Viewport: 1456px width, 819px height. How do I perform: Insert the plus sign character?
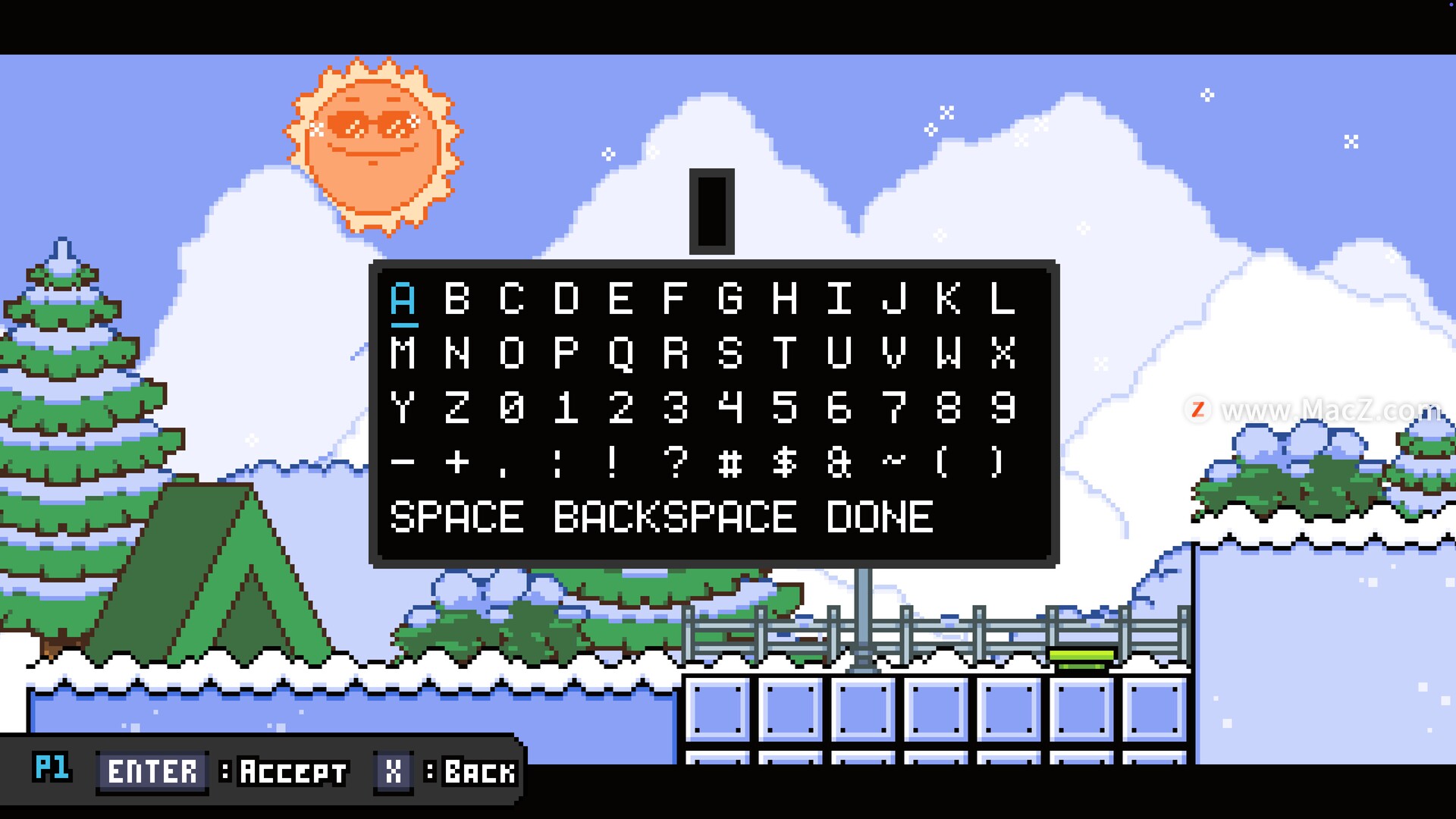click(457, 462)
